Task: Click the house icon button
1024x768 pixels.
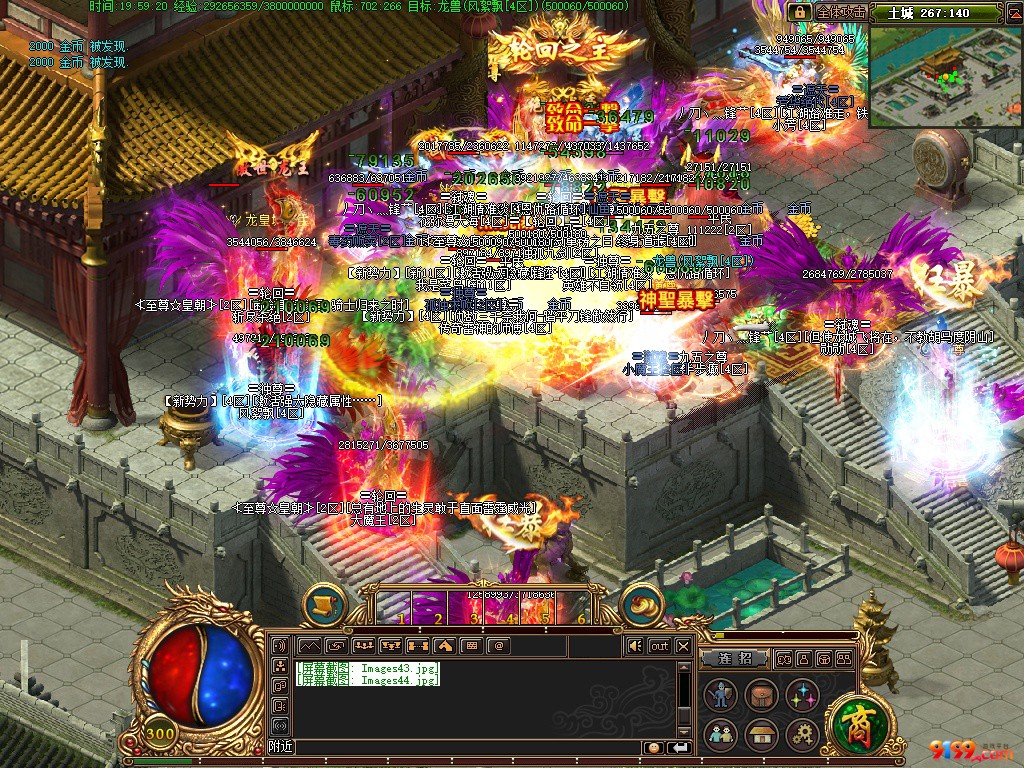Action: 761,734
